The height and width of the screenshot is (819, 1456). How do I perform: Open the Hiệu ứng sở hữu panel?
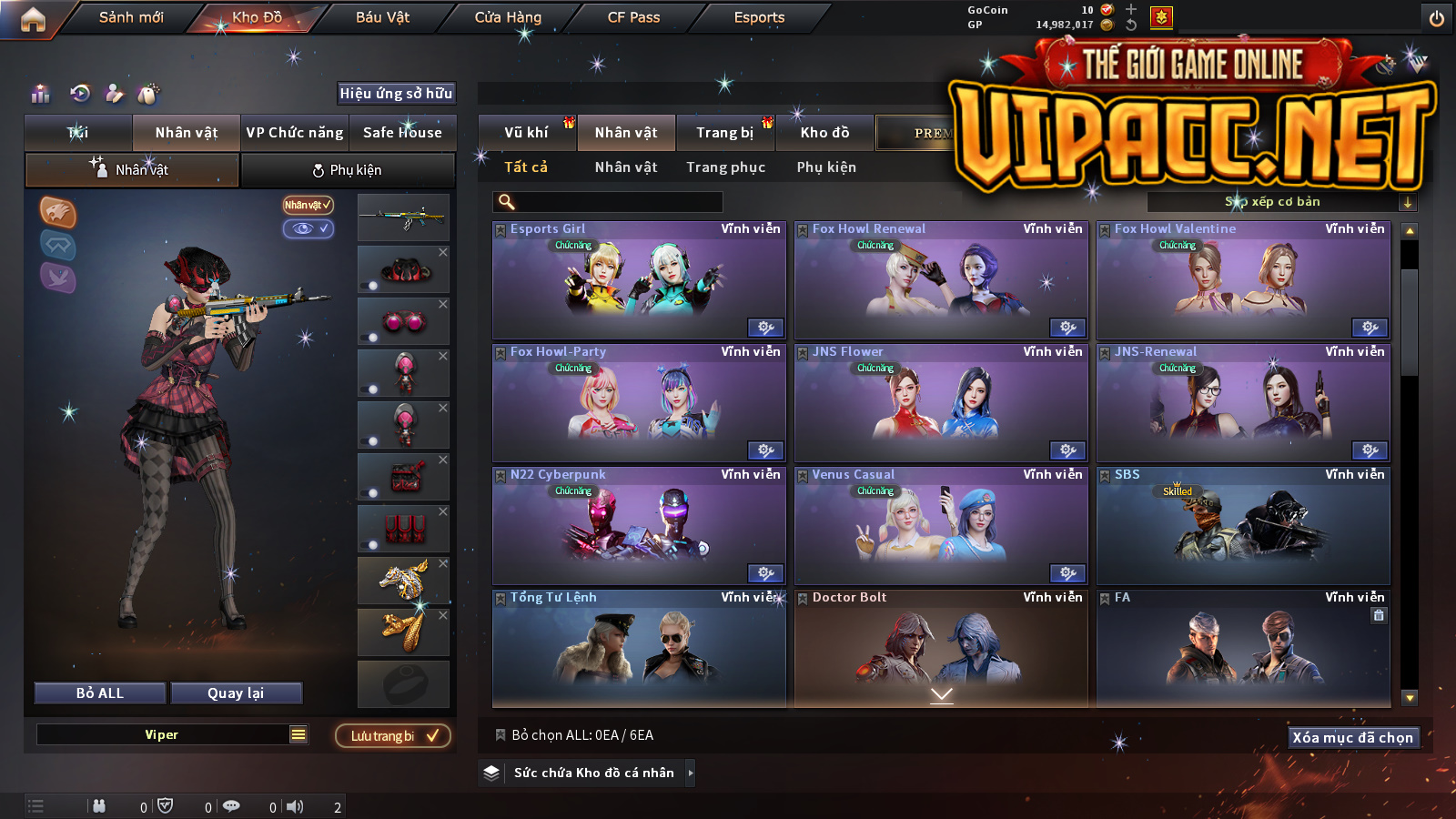pyautogui.click(x=396, y=93)
